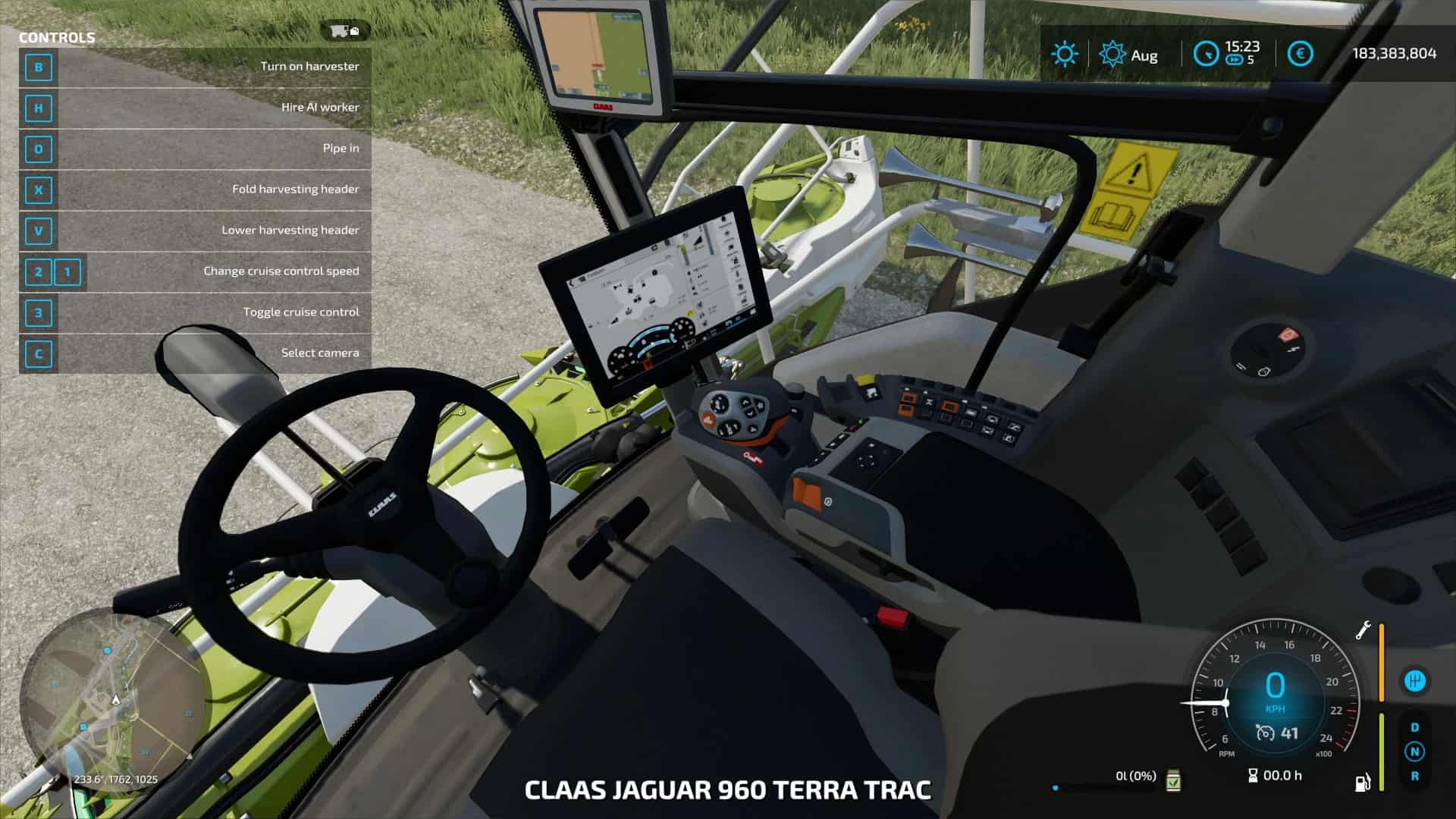Select the "Toggle cruise control" row

[x=195, y=312]
